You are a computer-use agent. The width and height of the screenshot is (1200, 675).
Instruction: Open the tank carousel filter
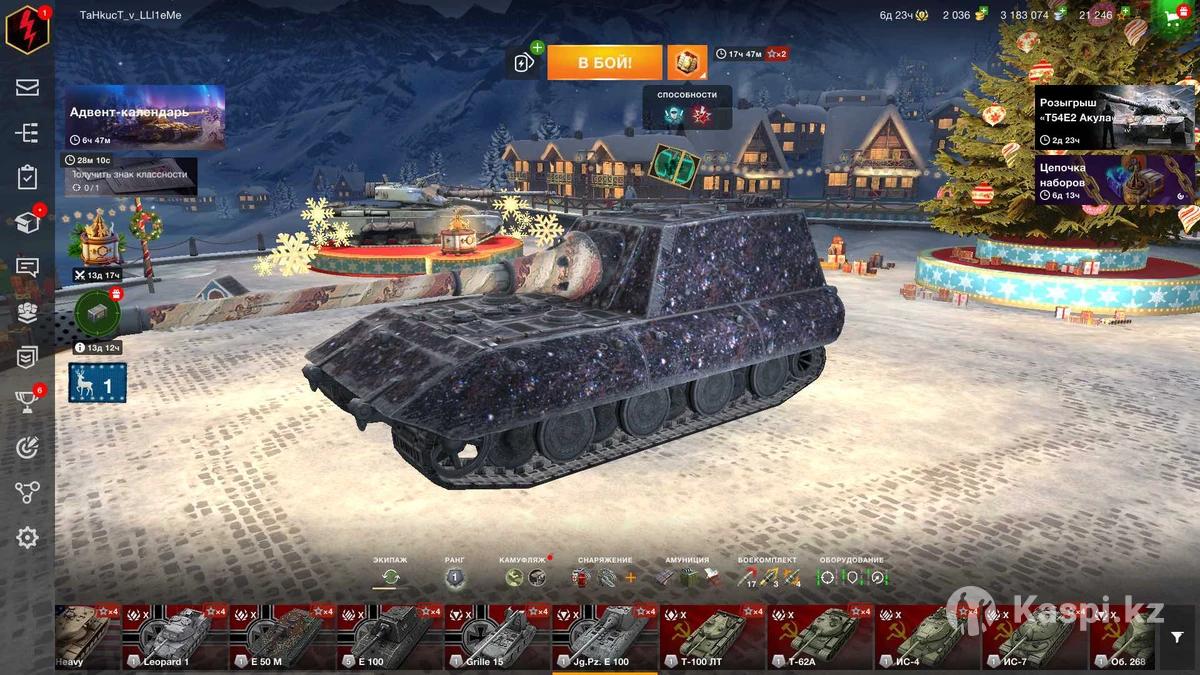coord(1176,636)
